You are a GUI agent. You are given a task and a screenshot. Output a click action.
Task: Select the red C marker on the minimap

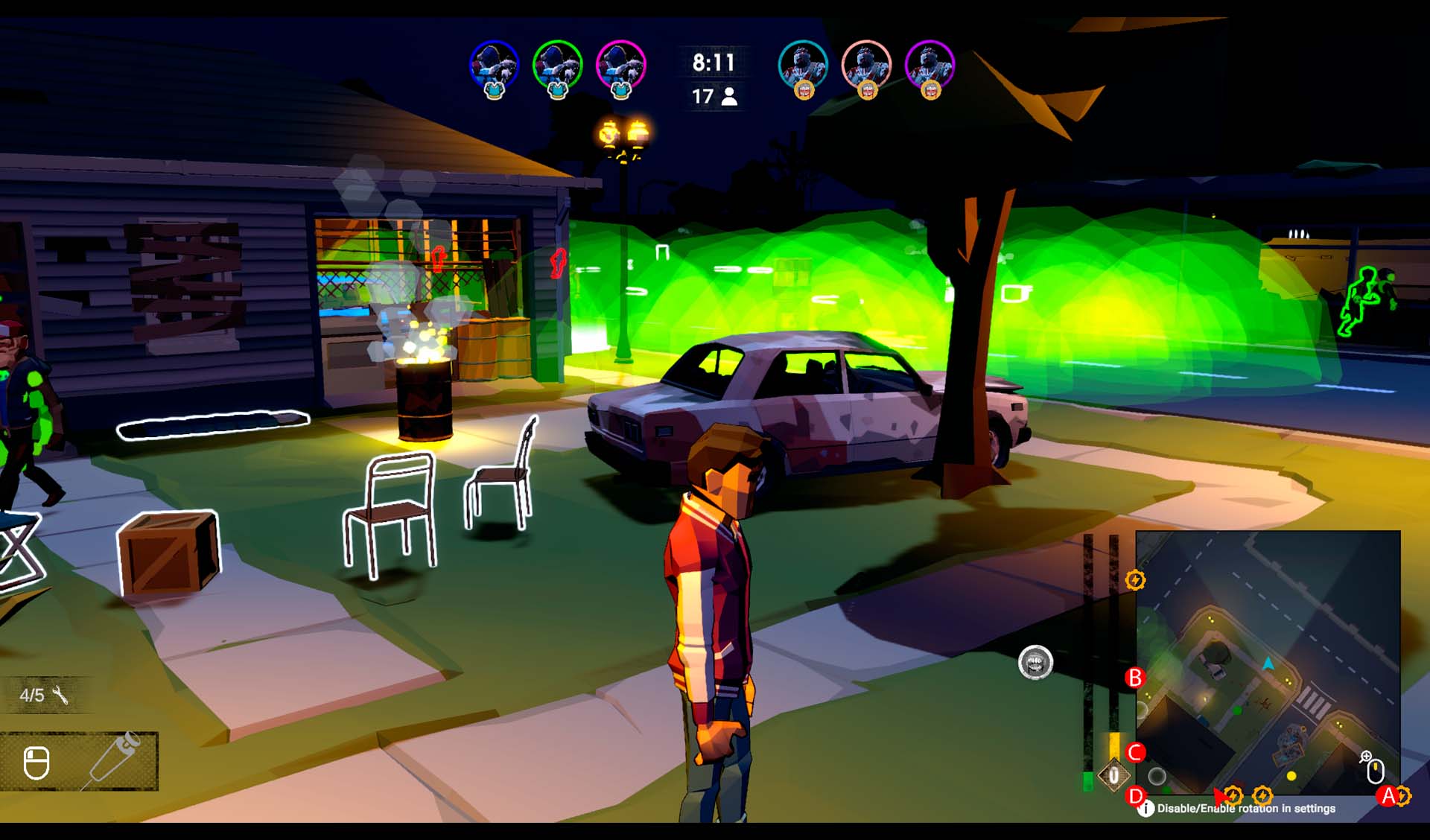point(1135,752)
